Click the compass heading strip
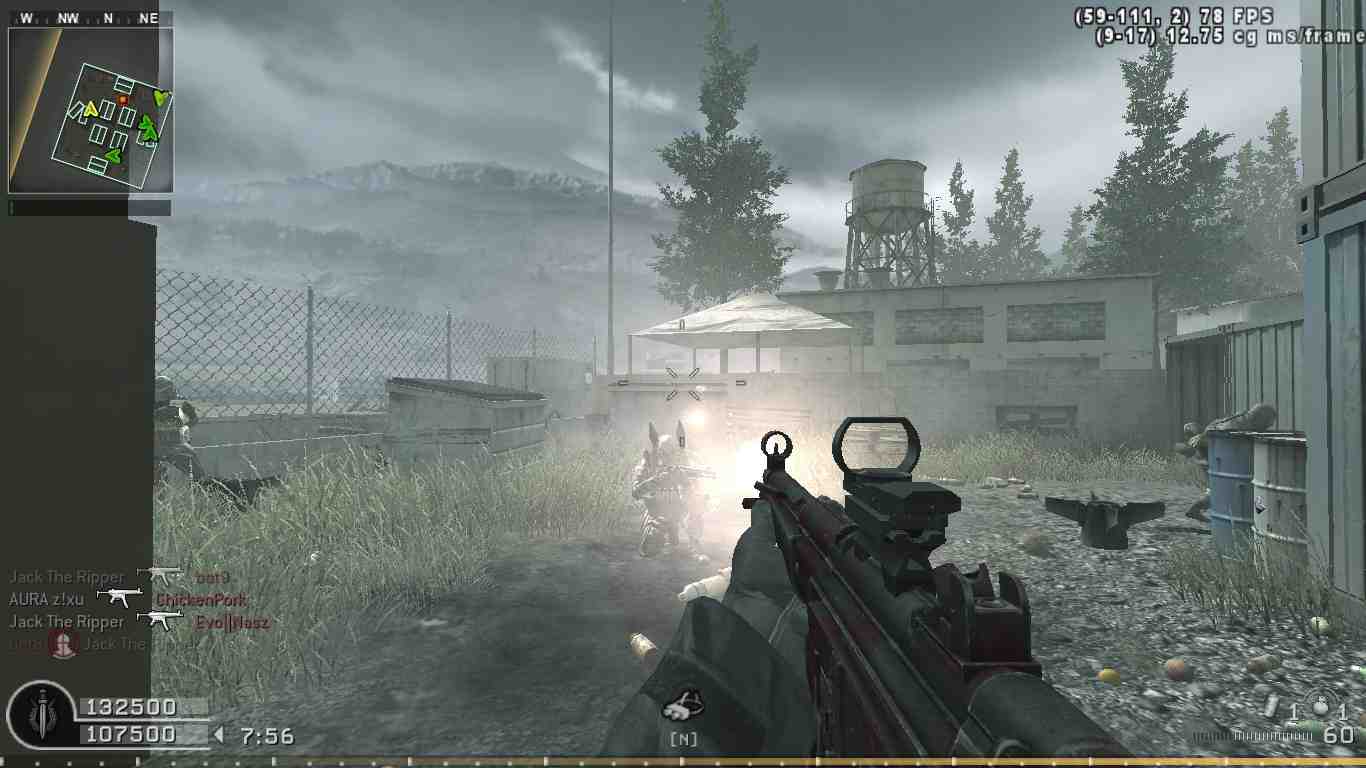The height and width of the screenshot is (768, 1366). pos(90,18)
